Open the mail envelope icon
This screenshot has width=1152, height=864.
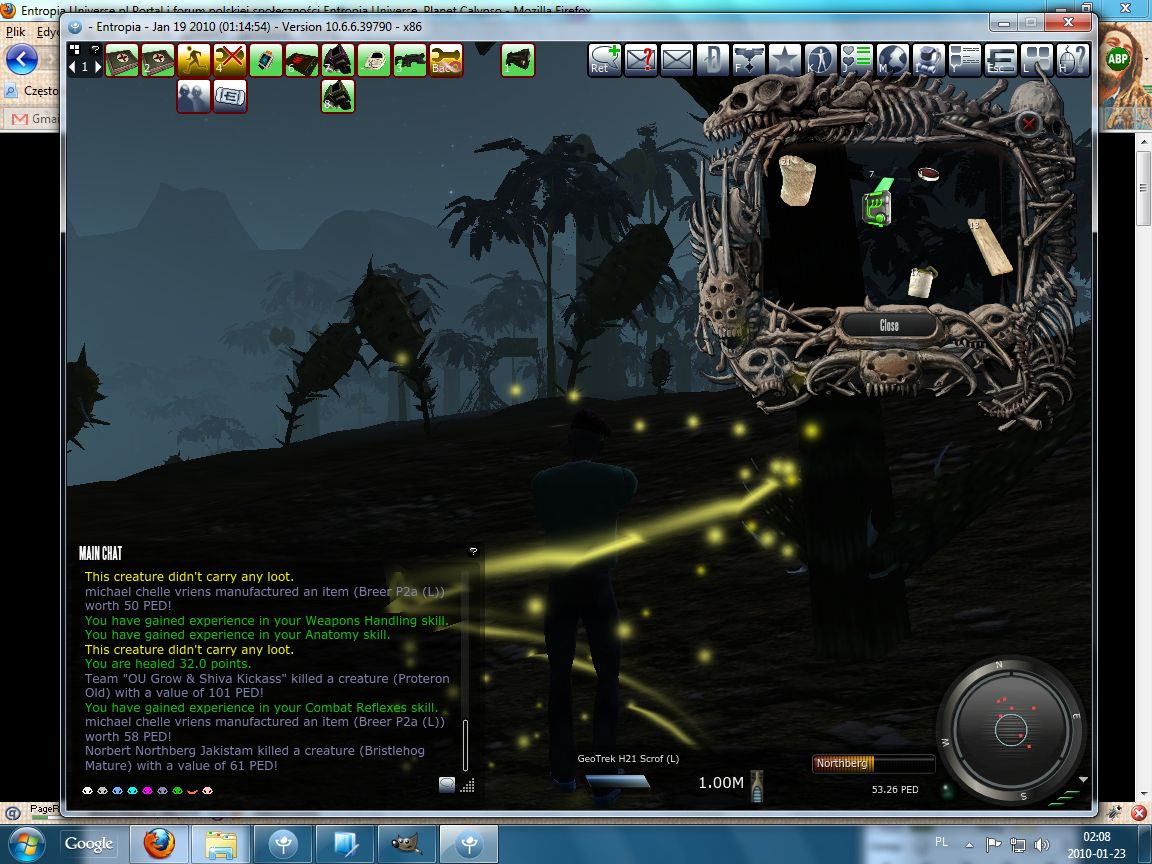pyautogui.click(x=676, y=61)
